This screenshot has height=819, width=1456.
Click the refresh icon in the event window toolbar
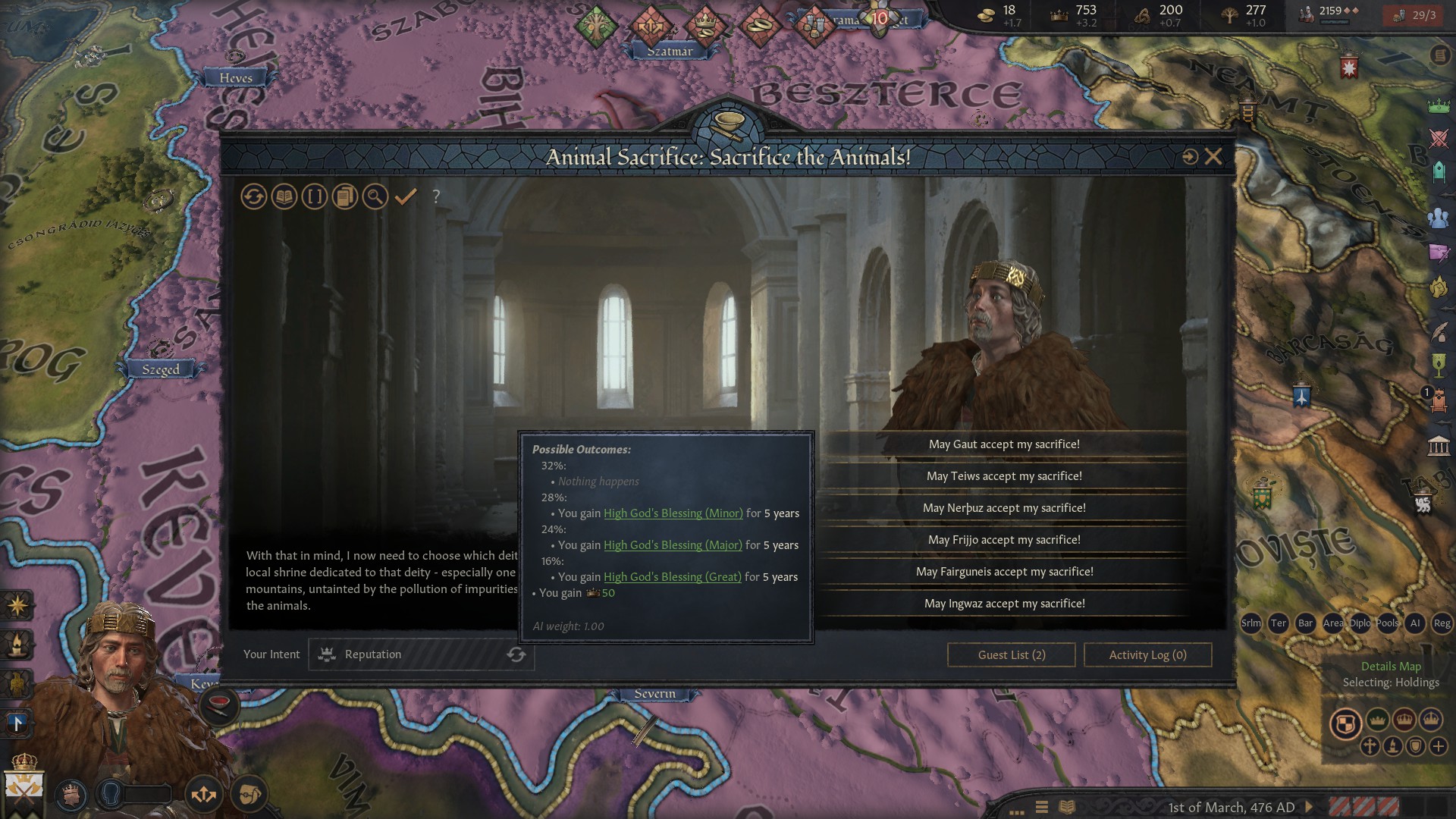pyautogui.click(x=254, y=197)
